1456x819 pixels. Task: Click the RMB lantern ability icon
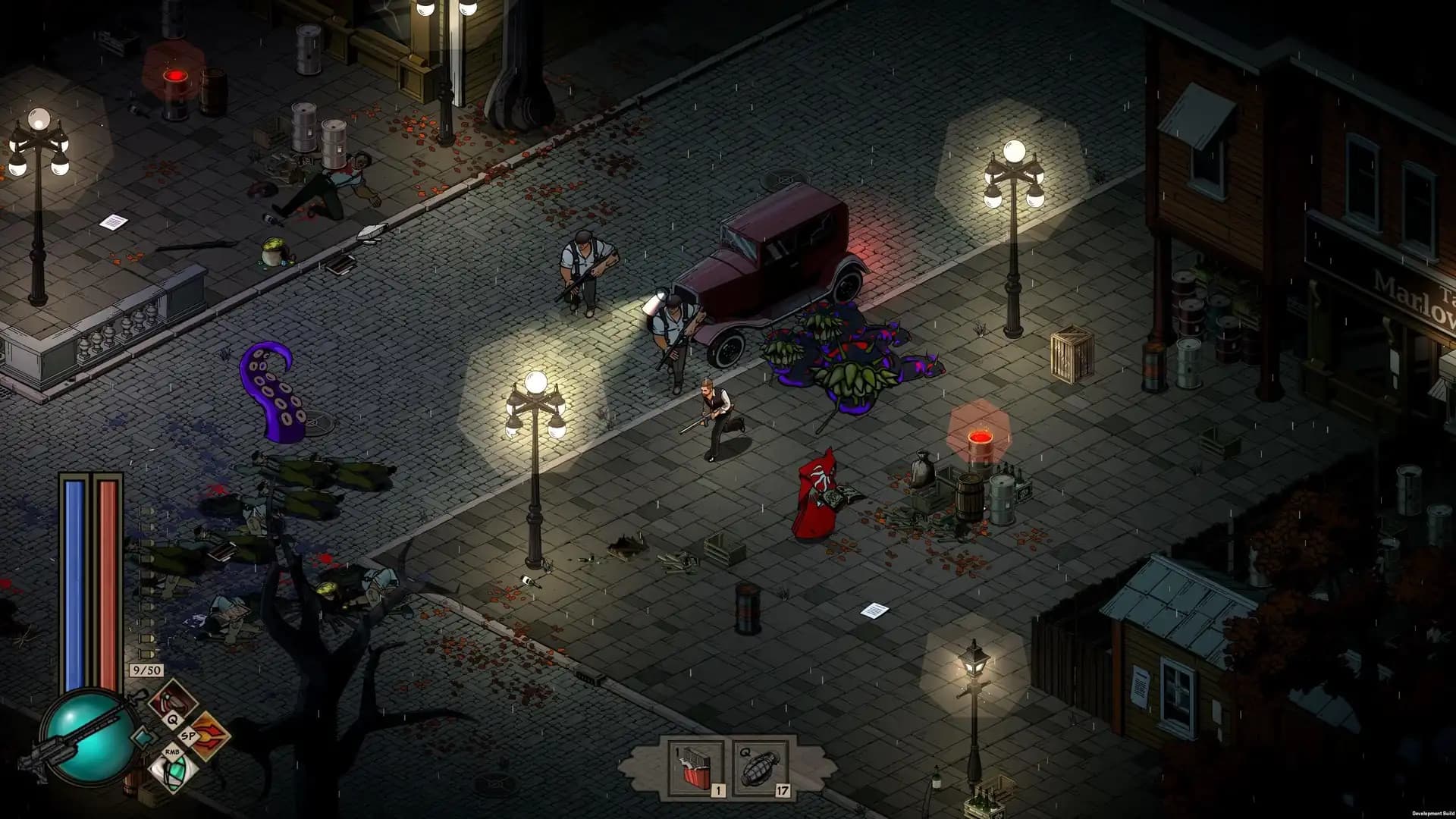tap(173, 774)
